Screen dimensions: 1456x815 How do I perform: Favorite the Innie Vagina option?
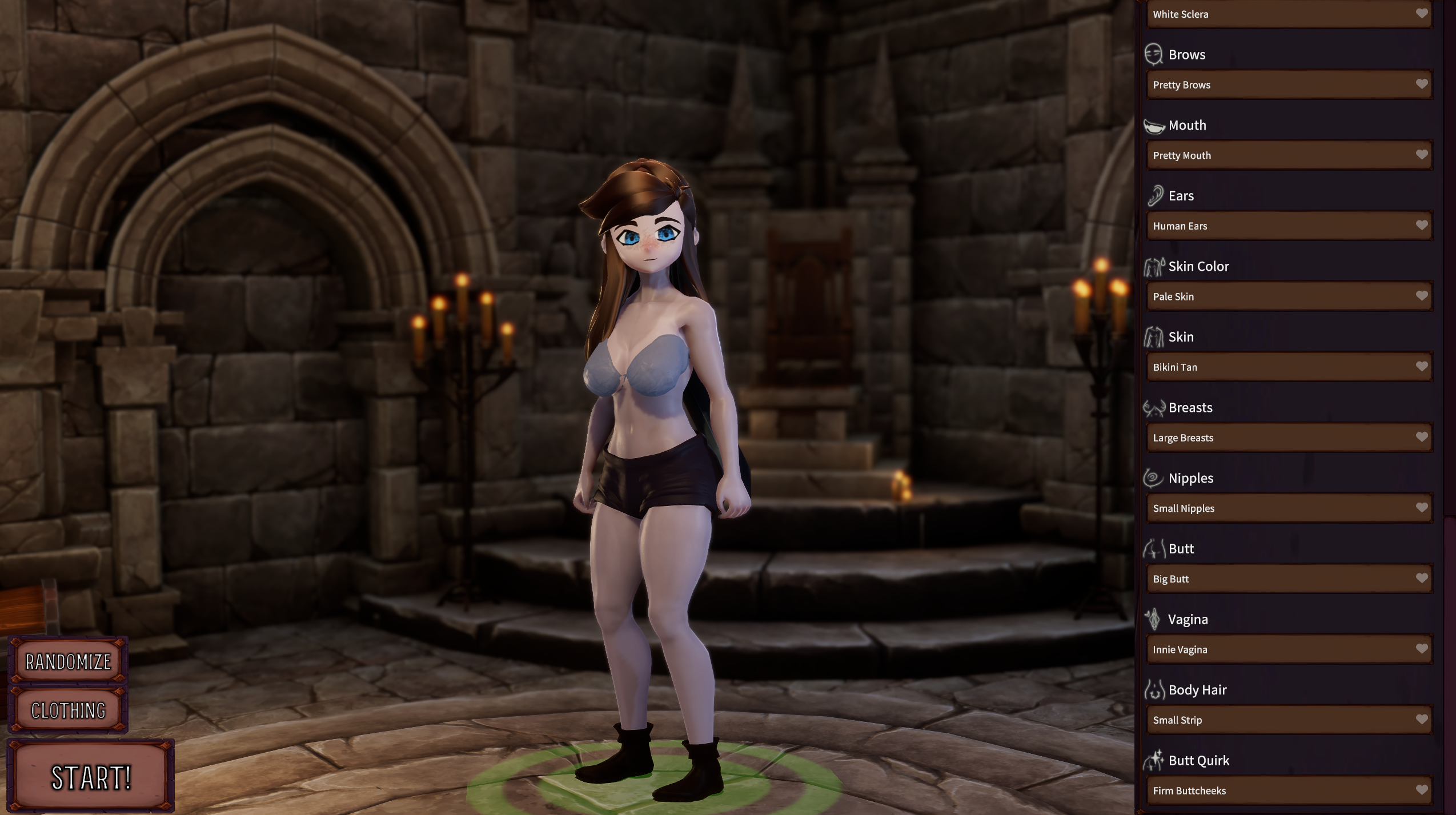(x=1422, y=649)
